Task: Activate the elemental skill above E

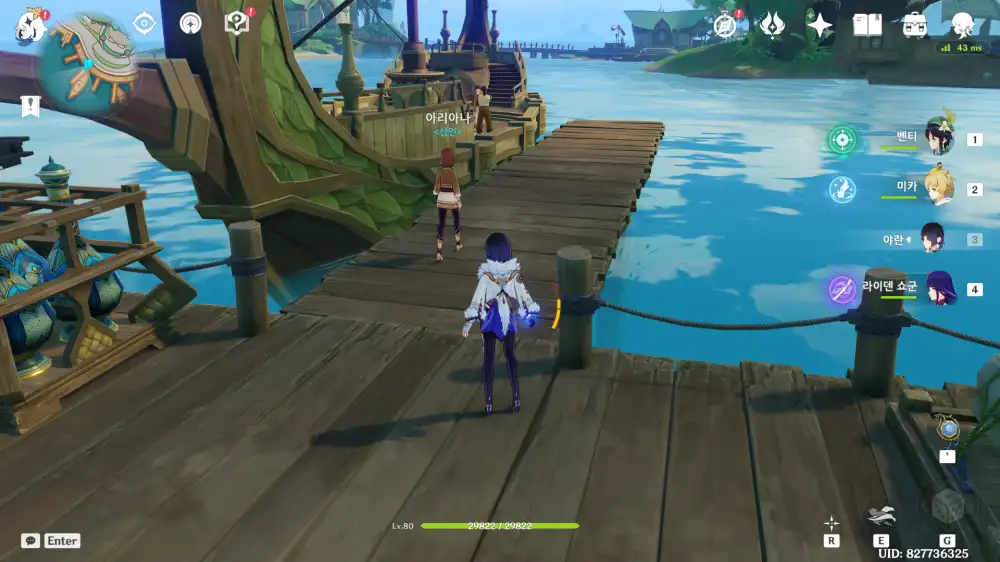Action: coord(881,517)
